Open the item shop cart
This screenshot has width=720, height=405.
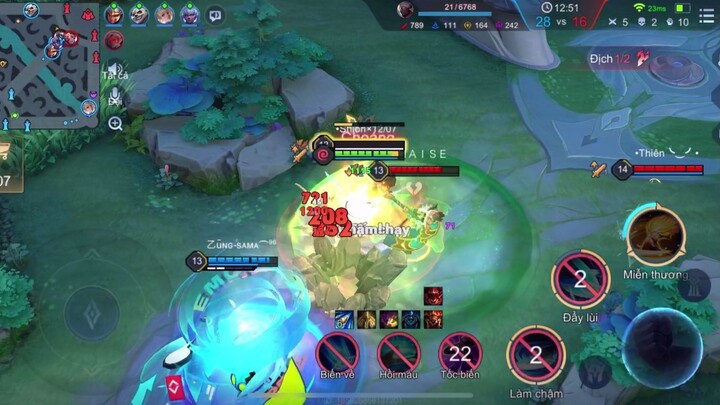tap(6, 151)
